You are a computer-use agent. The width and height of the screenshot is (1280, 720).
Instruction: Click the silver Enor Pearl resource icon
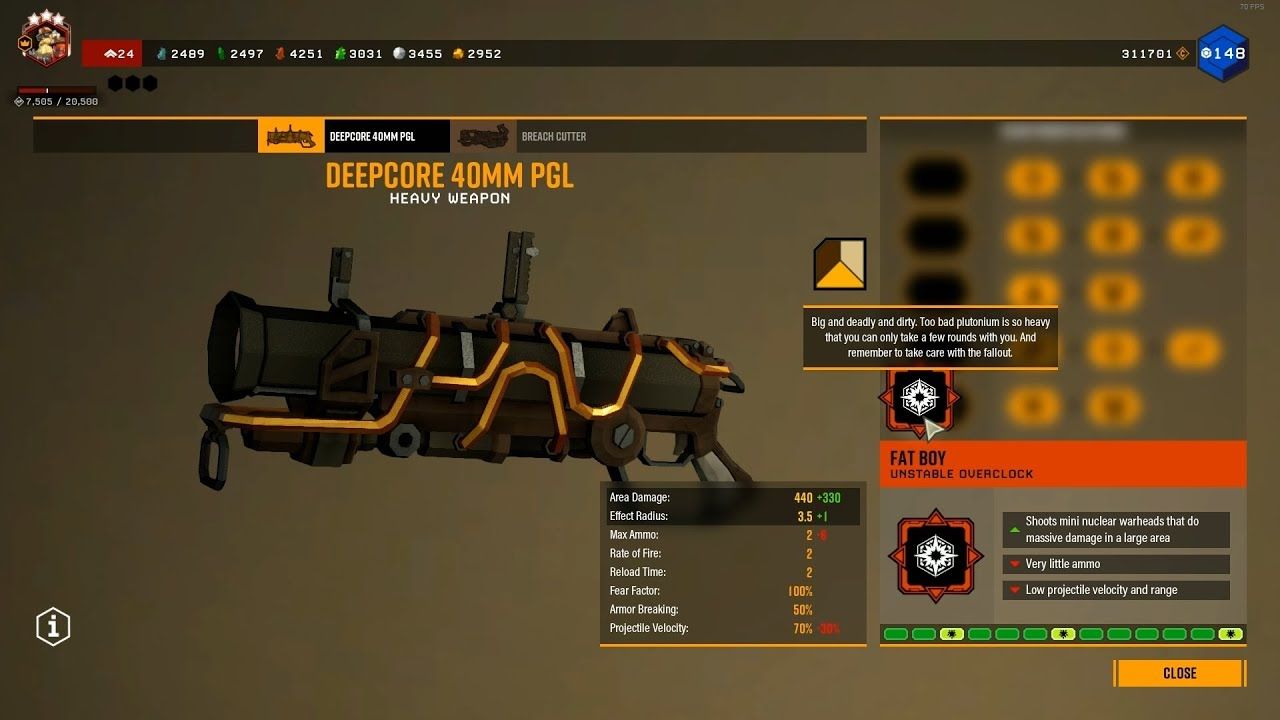pos(398,53)
